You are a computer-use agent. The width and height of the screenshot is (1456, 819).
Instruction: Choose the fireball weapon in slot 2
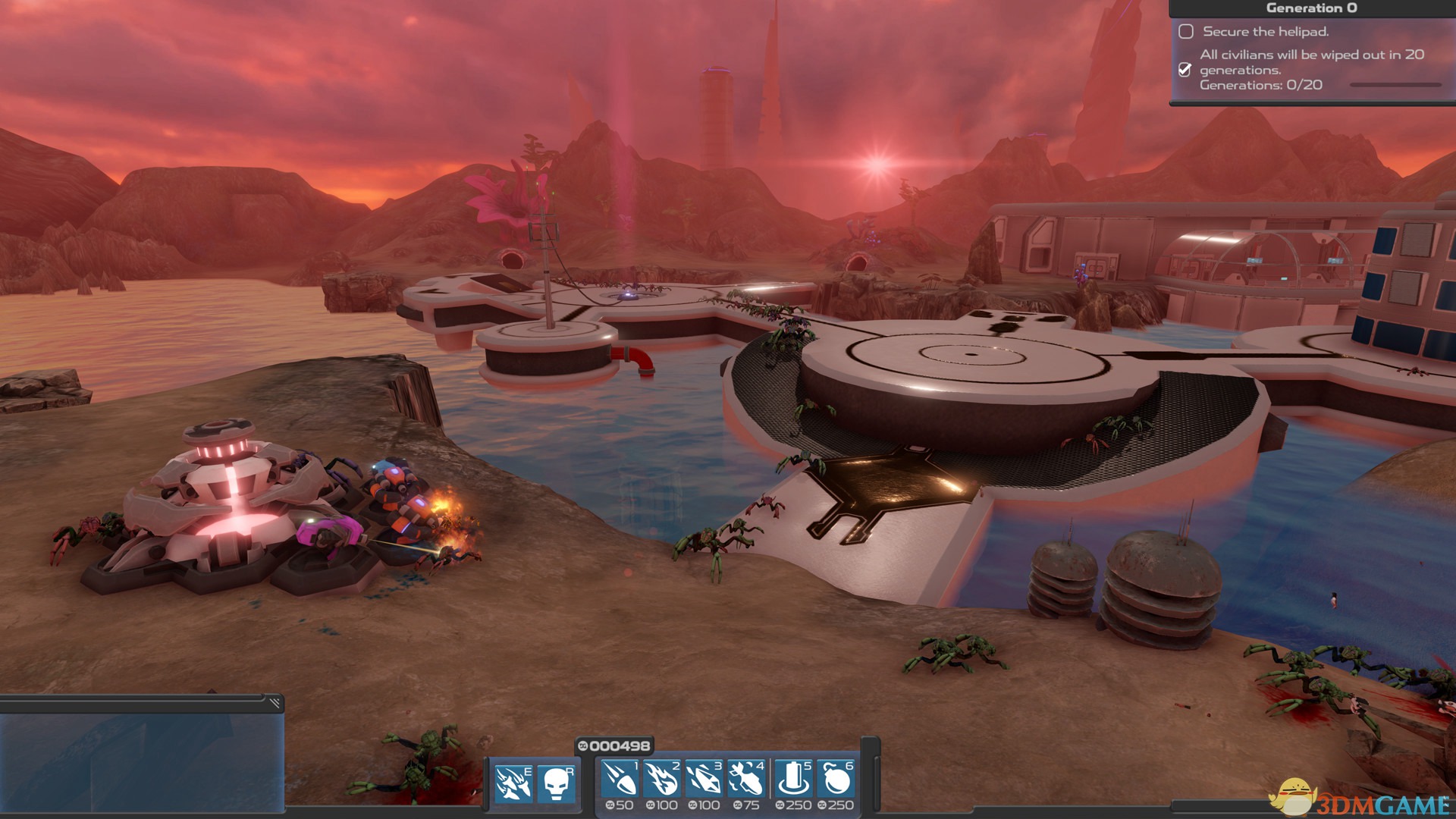click(661, 780)
